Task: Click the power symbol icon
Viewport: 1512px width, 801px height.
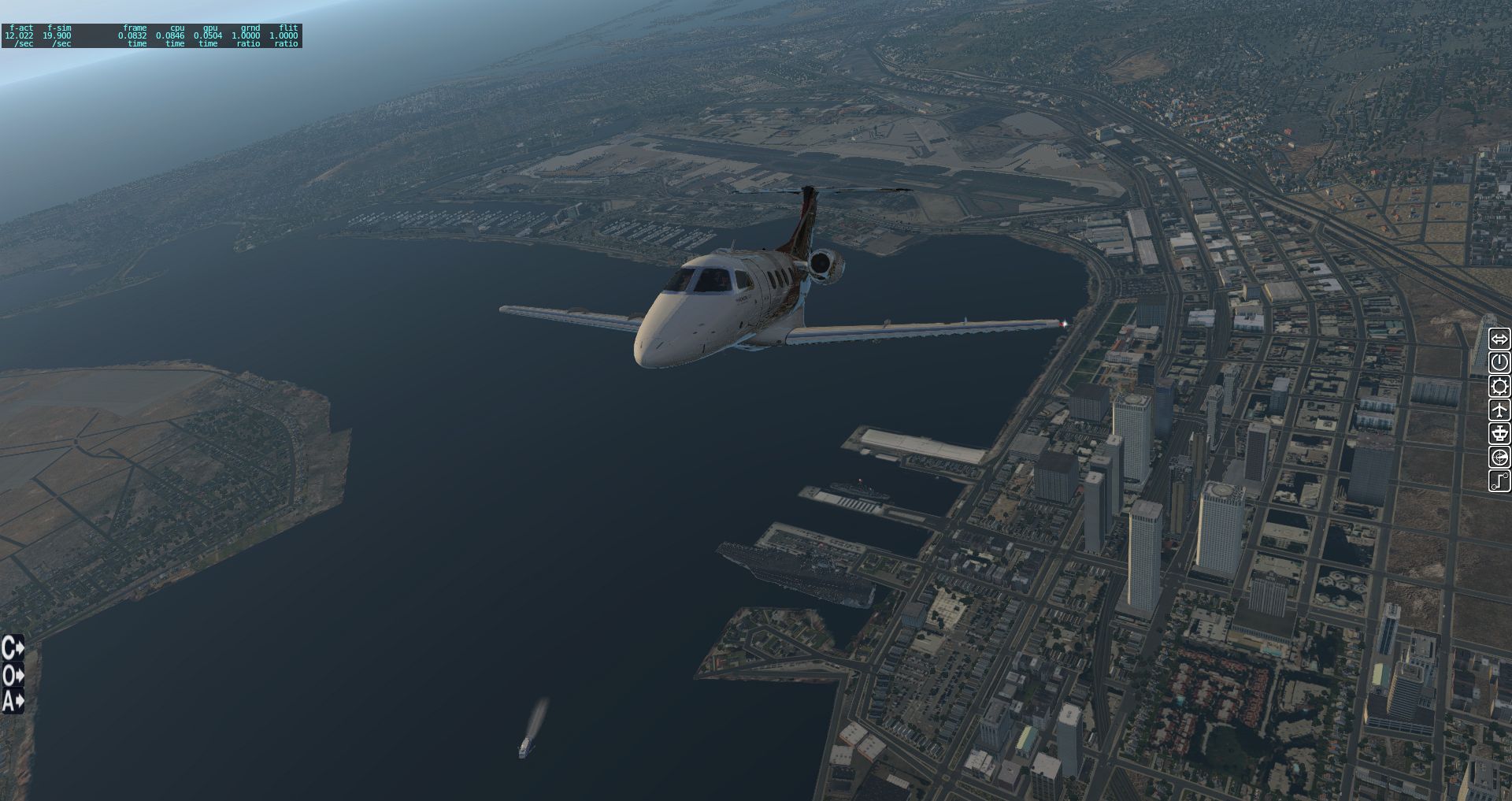Action: [1499, 362]
